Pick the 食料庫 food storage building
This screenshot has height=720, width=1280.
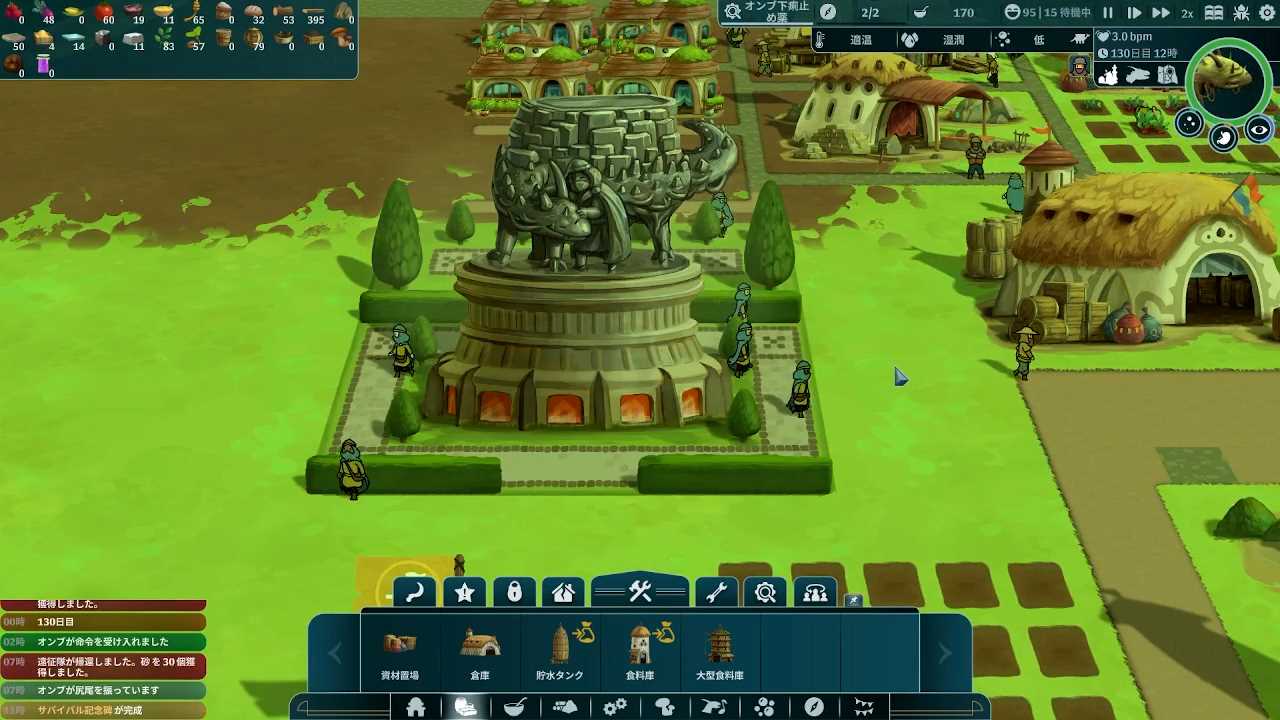pyautogui.click(x=640, y=654)
